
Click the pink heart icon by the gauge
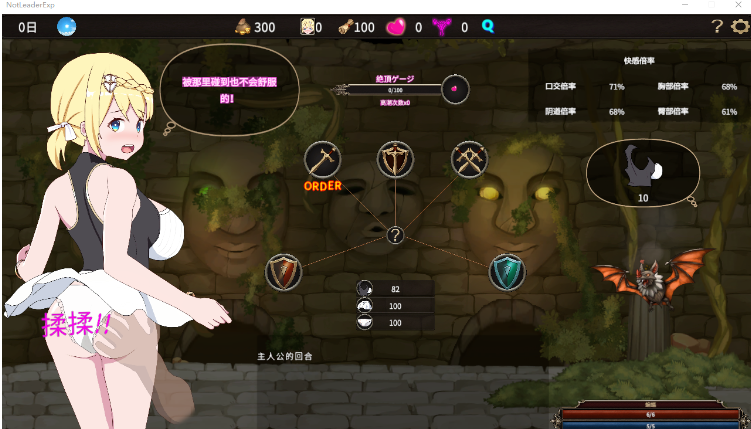456,88
